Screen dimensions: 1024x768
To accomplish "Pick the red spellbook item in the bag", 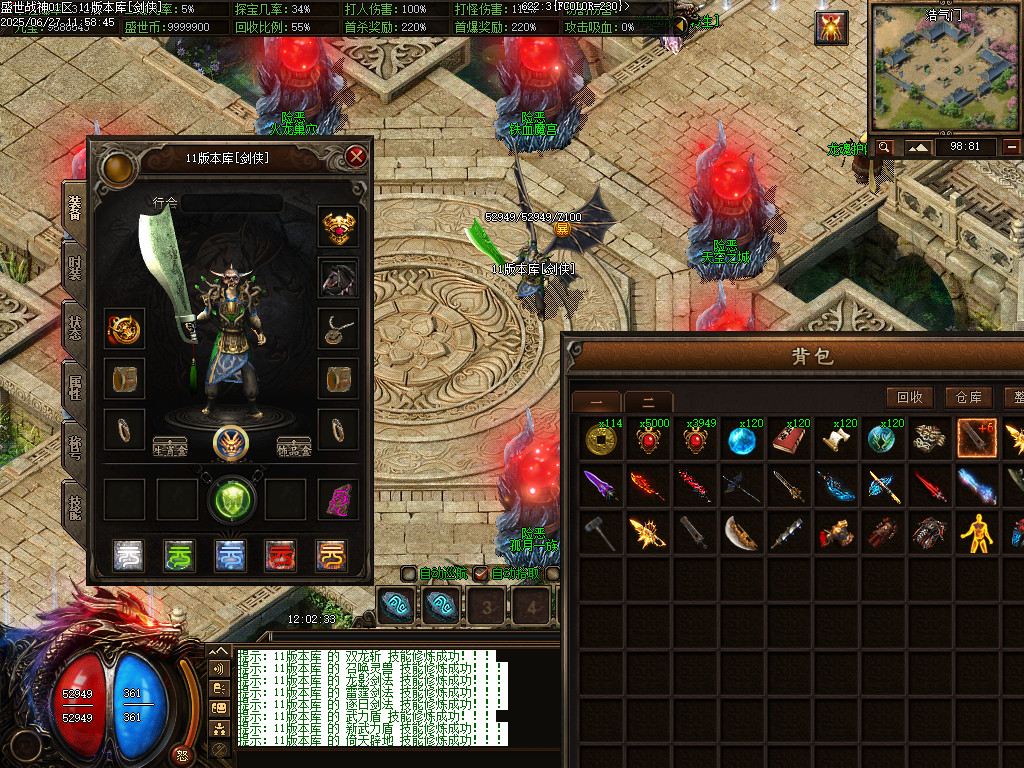I will [x=790, y=439].
